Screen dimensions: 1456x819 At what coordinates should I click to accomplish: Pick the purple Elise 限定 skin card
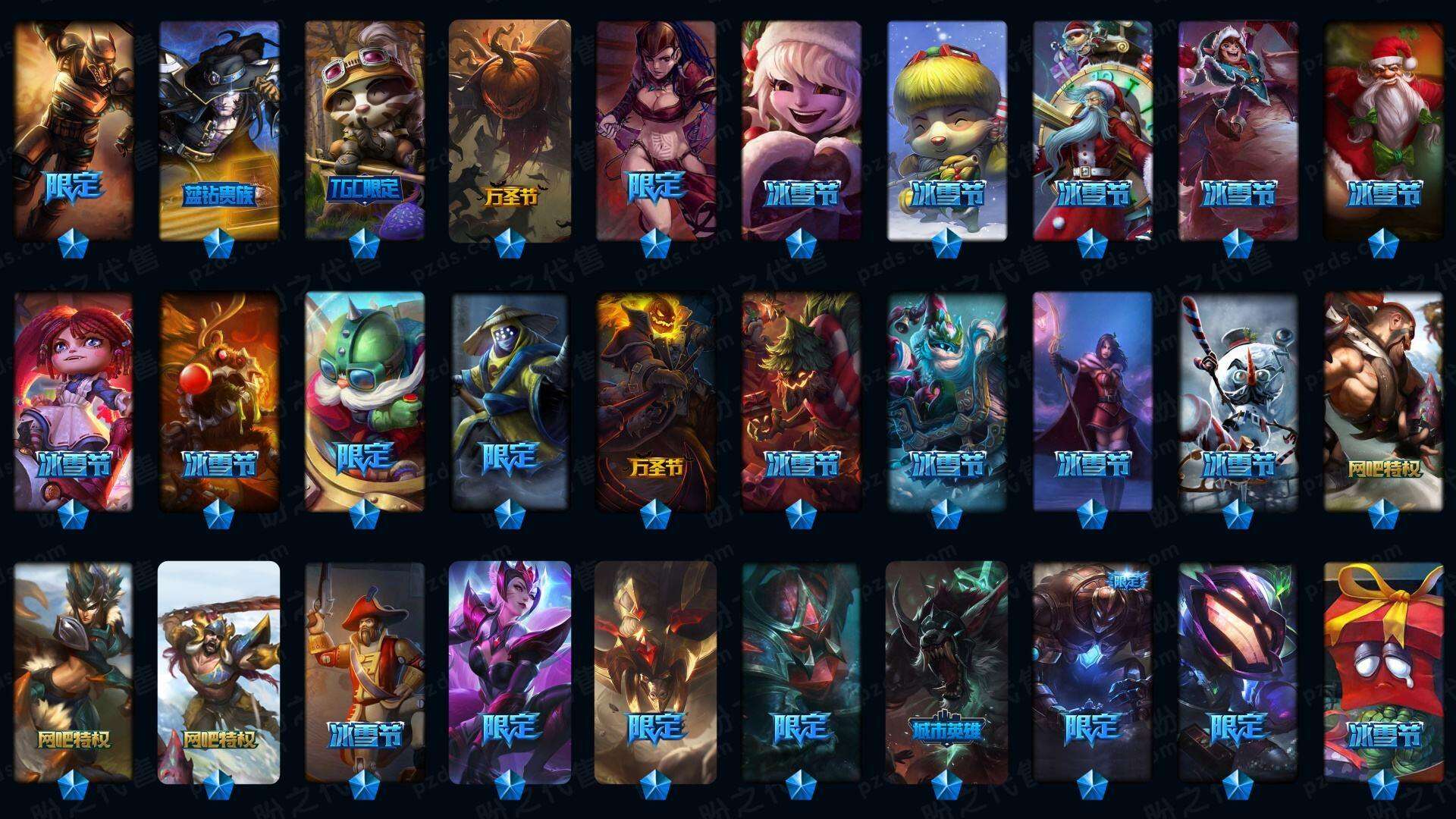pyautogui.click(x=510, y=672)
